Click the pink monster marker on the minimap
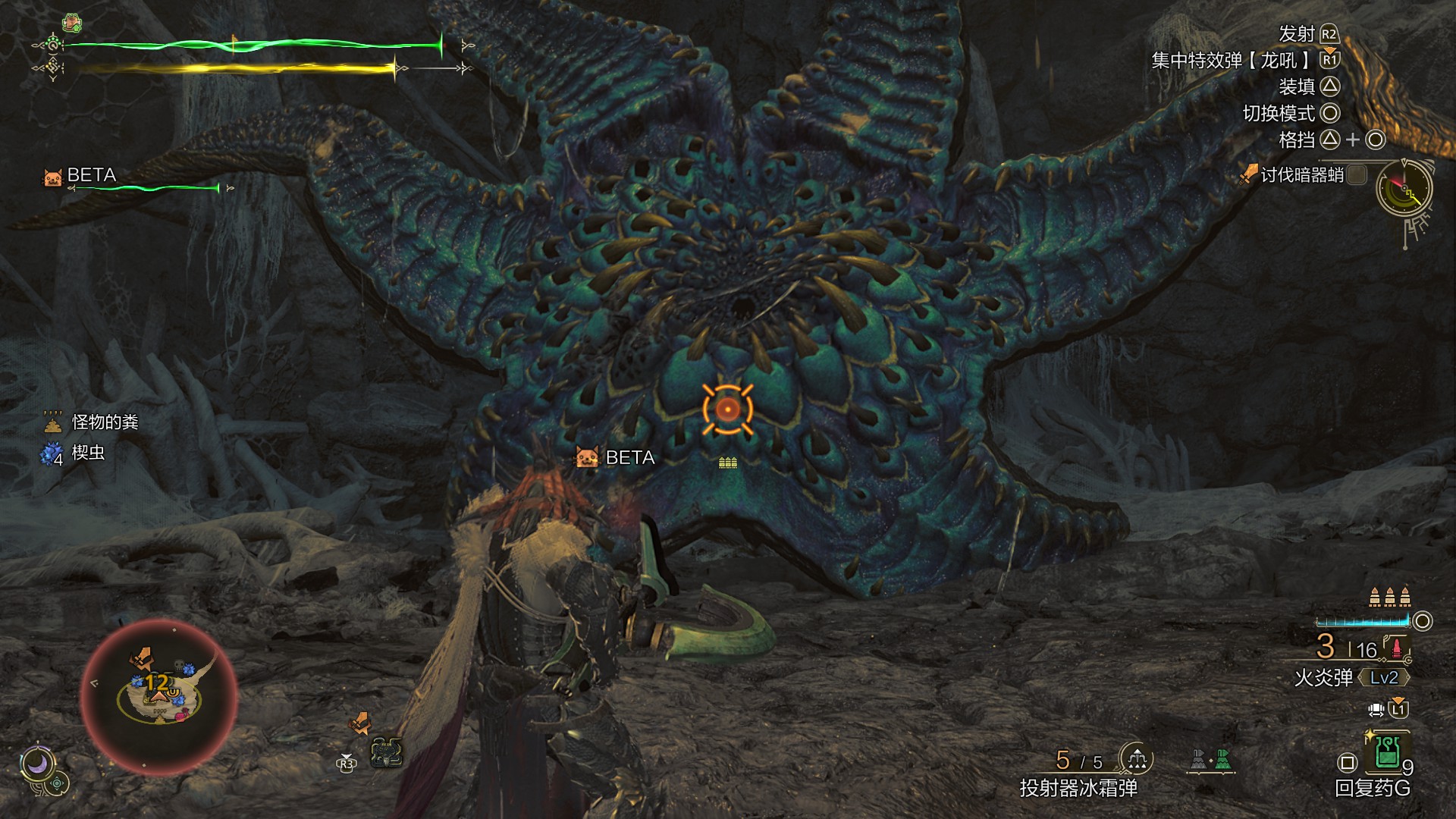 (180, 714)
